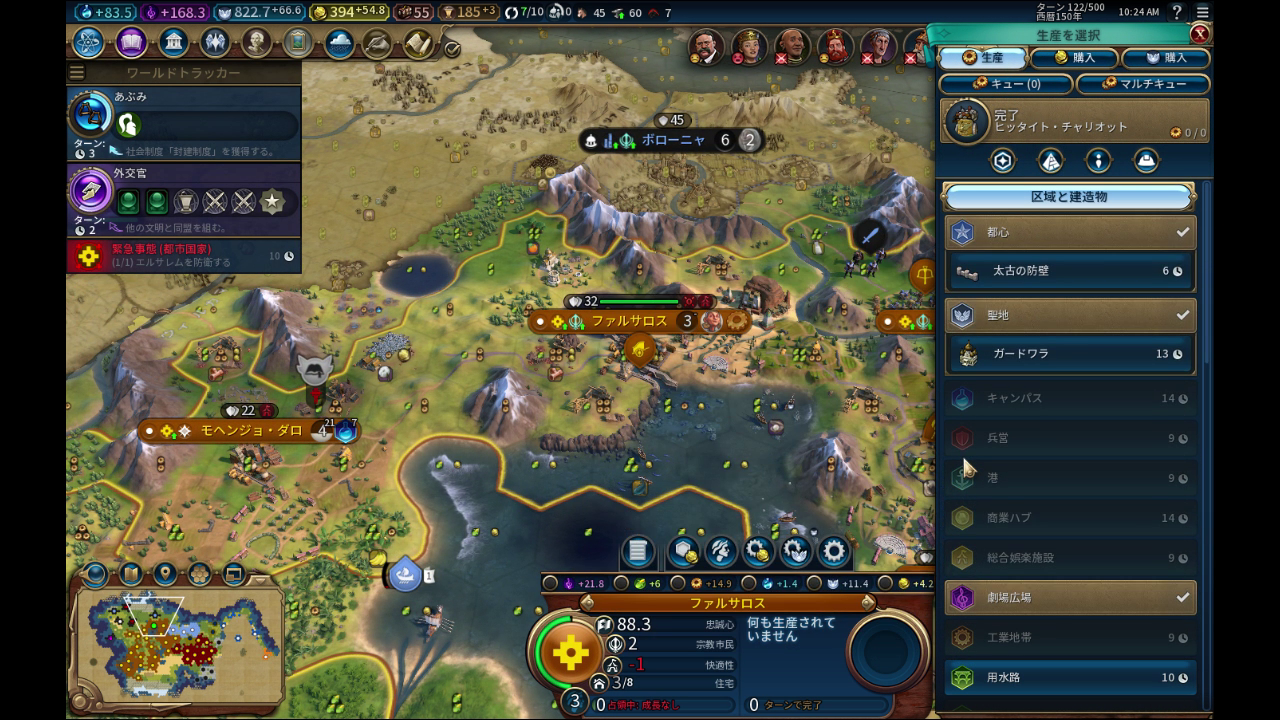
Task: Enable マルチキュー multi-queue mode
Action: click(1144, 84)
